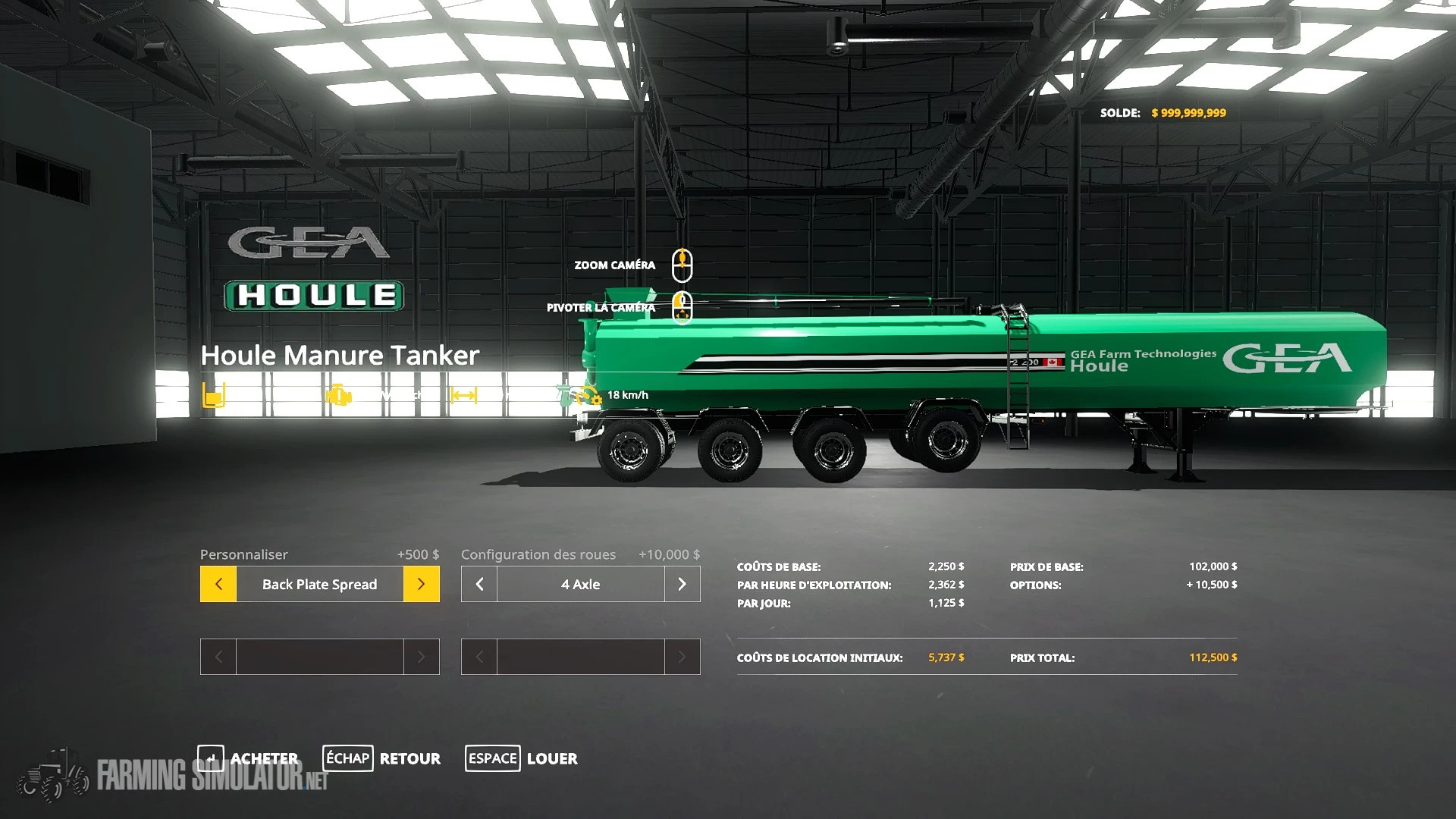This screenshot has height=819, width=1456.
Task: Click the Enter key icon beside Acheter
Action: click(x=211, y=758)
